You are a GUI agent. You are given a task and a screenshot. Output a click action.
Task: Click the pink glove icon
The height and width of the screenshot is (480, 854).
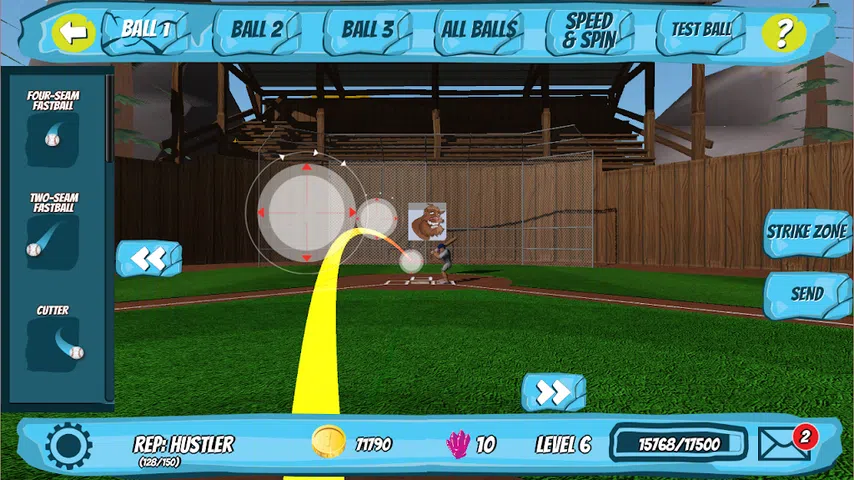tap(458, 444)
